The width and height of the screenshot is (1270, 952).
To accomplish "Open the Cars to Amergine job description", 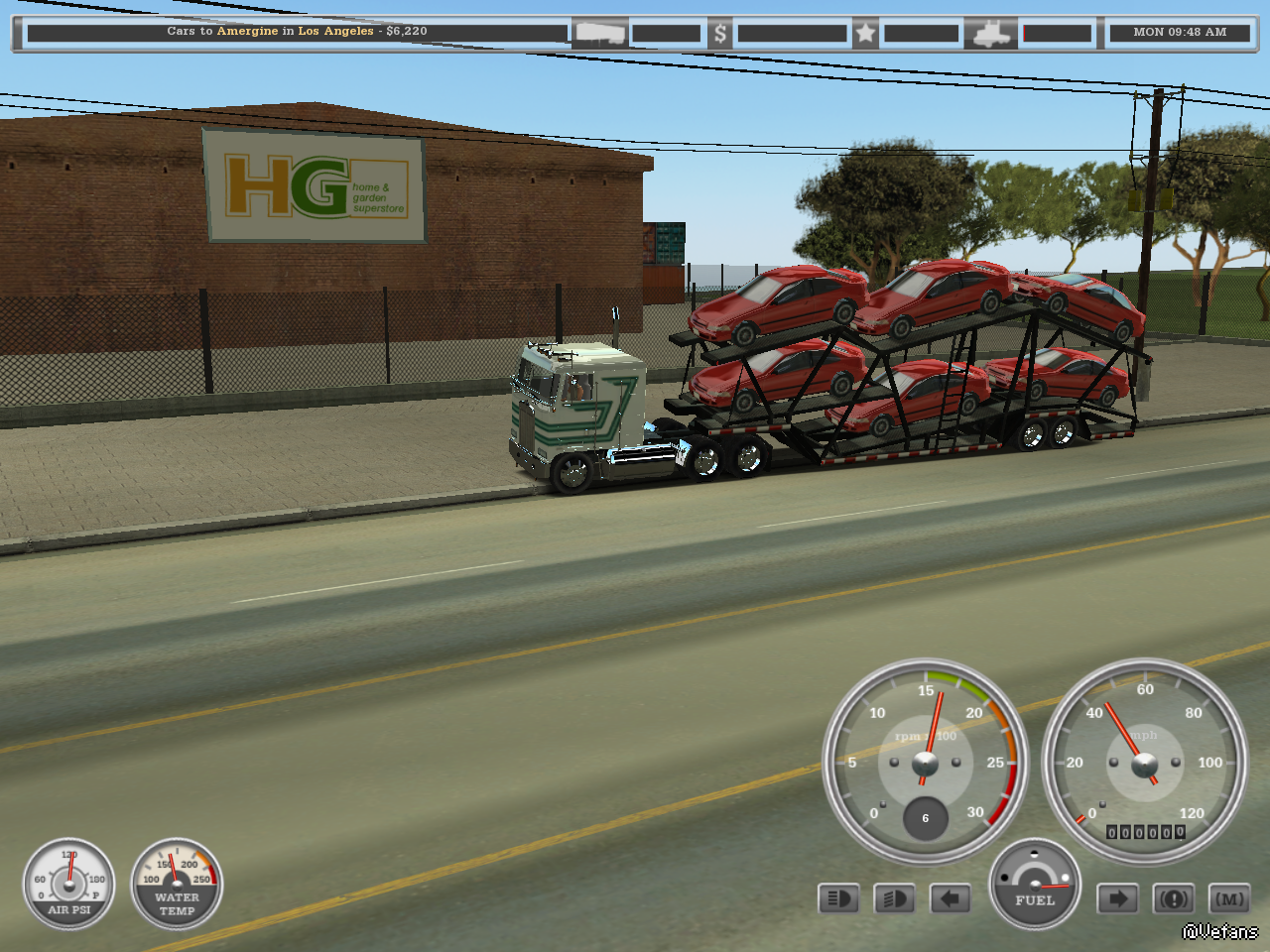I will pos(297,32).
